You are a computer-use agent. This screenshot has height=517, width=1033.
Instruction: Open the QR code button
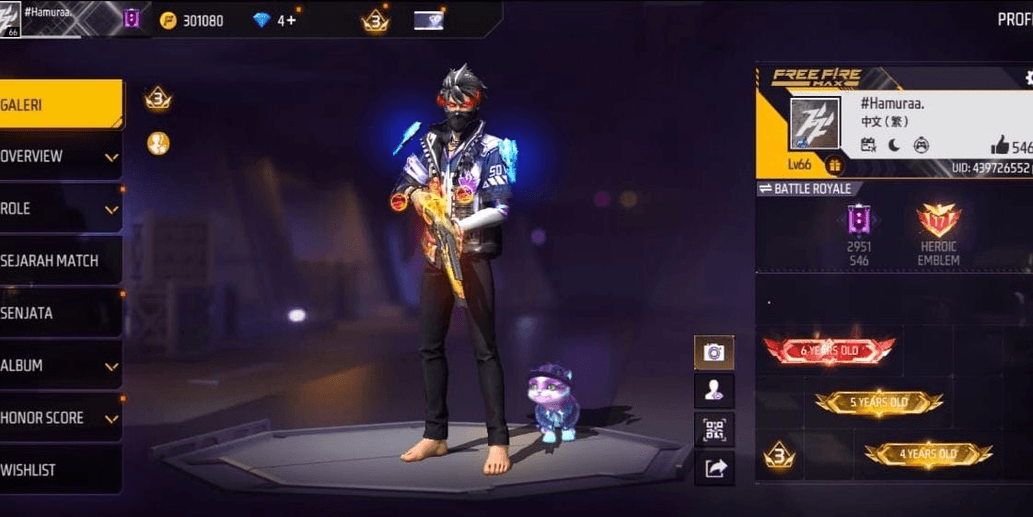pos(714,429)
